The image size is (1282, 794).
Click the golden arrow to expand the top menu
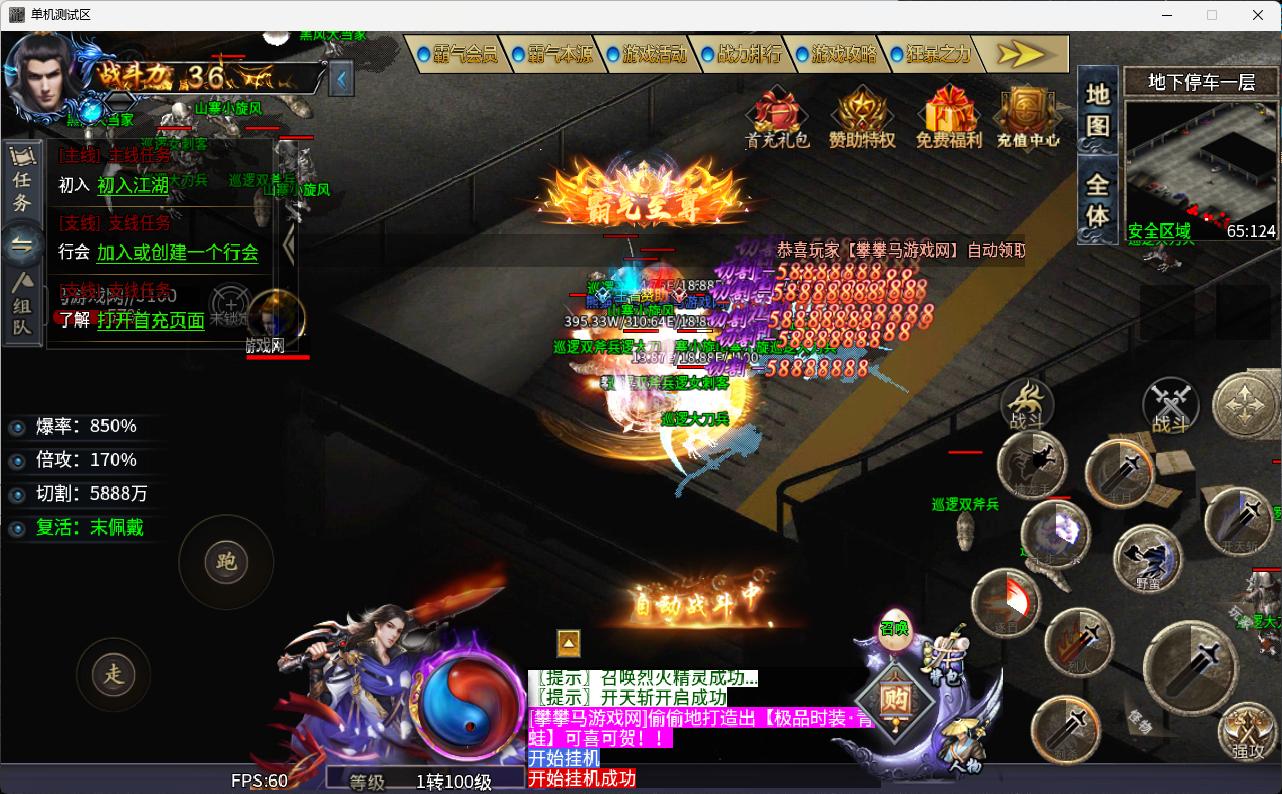[1020, 54]
